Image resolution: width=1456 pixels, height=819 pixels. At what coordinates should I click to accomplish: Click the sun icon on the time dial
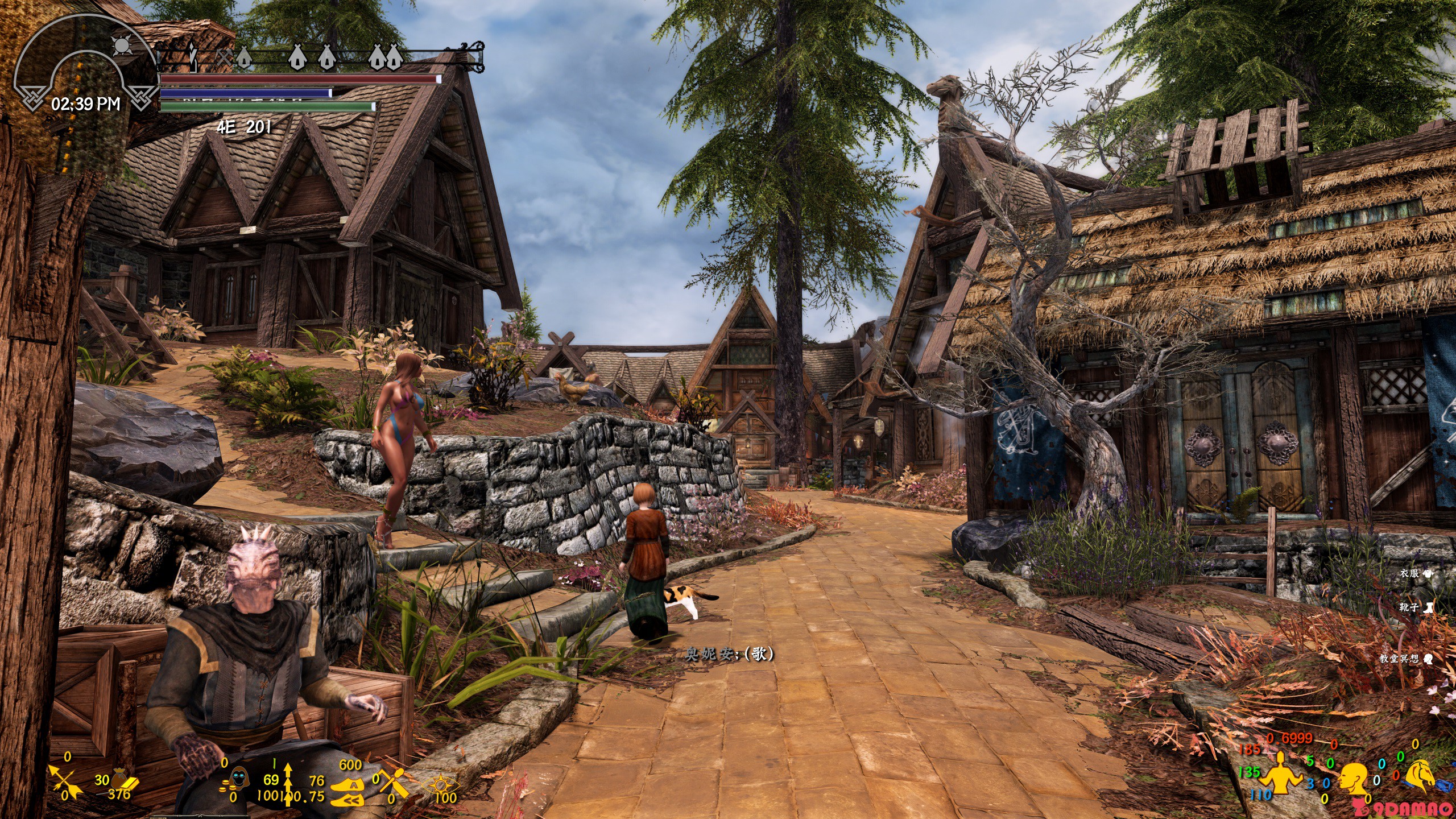(x=121, y=45)
